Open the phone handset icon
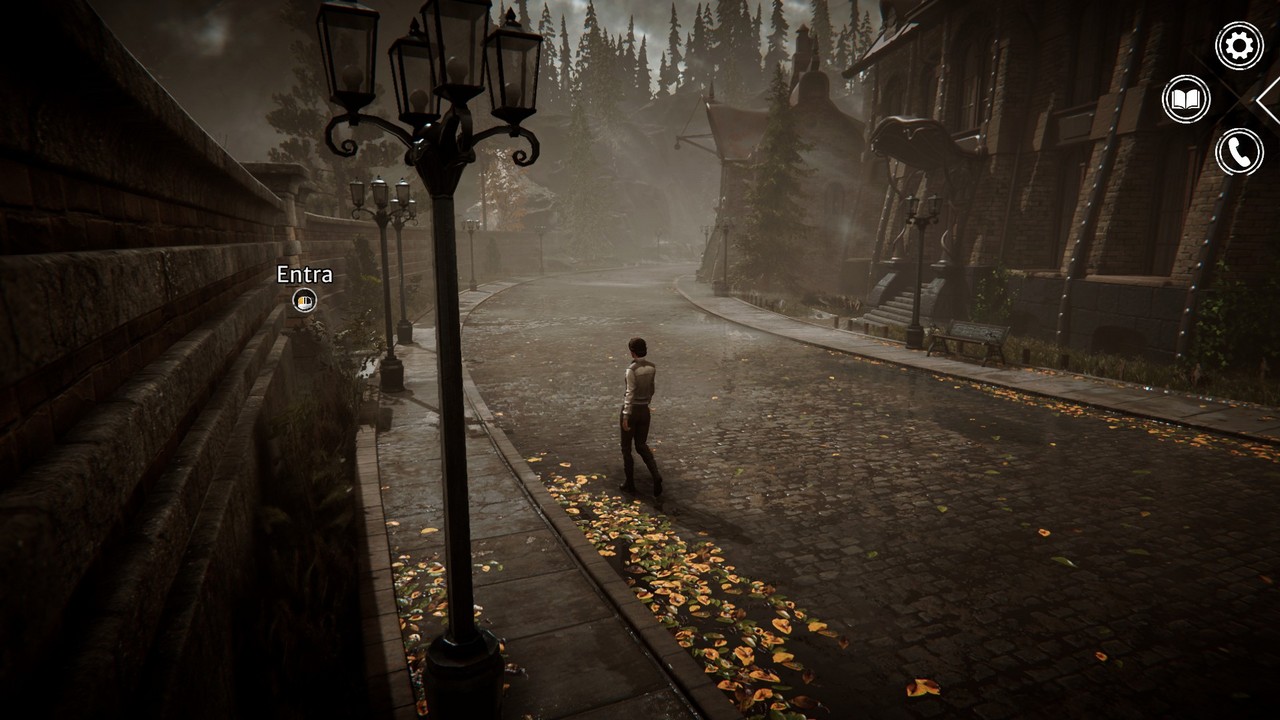 1239,152
